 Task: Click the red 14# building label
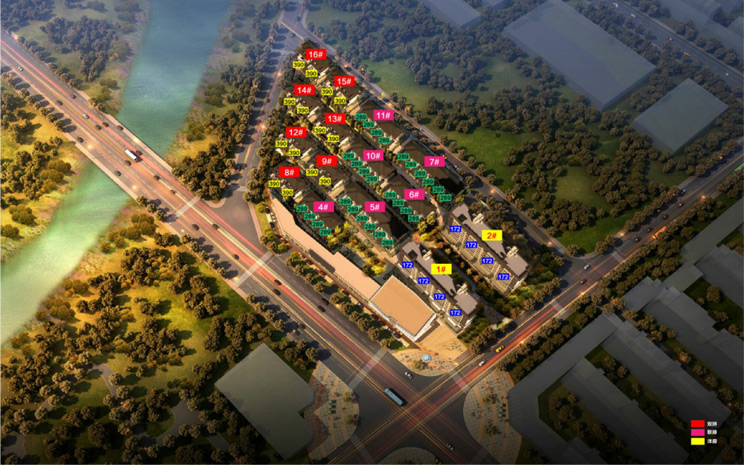(x=304, y=90)
